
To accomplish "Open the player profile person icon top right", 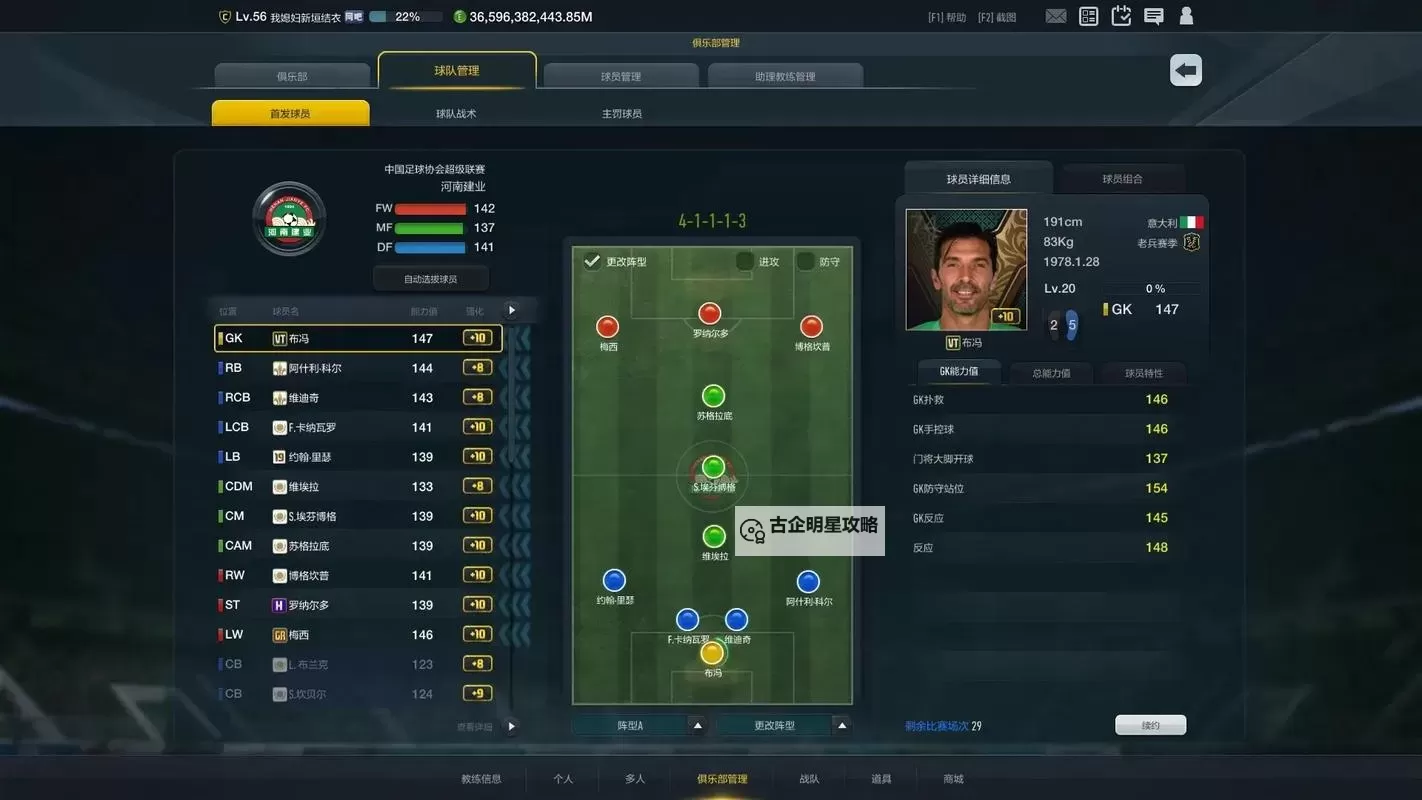I will [1186, 16].
